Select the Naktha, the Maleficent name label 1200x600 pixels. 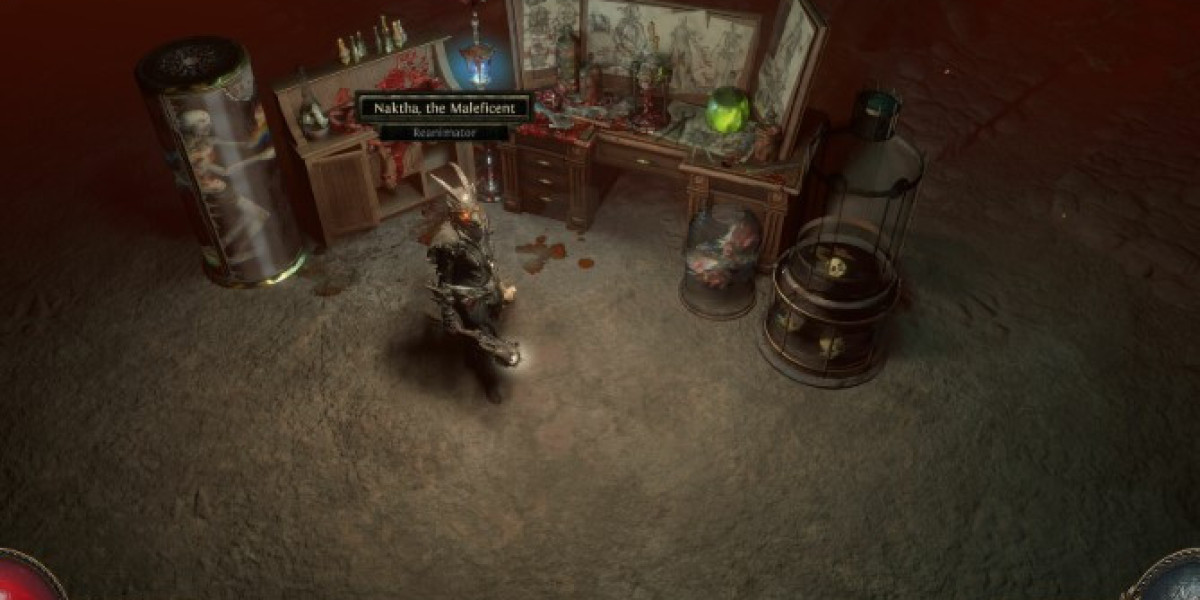(x=444, y=108)
